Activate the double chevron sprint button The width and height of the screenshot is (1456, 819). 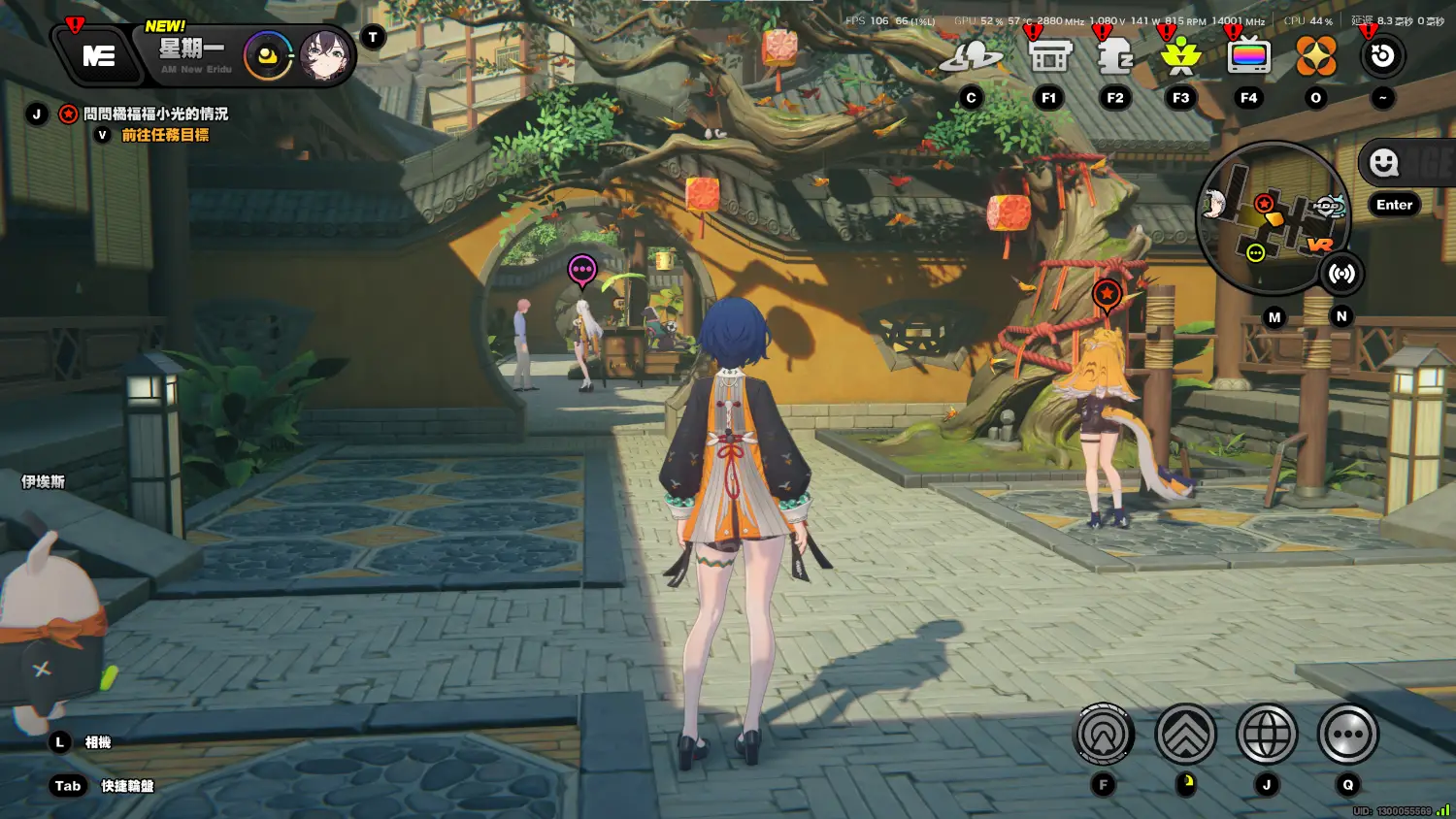1185,735
